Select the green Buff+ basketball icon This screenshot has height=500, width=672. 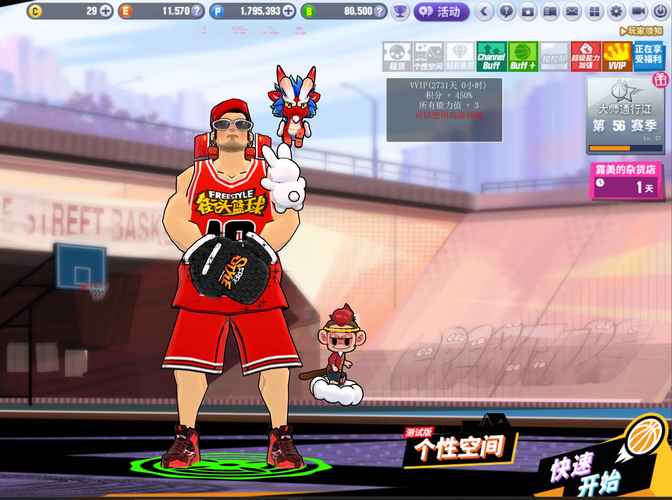[522, 56]
